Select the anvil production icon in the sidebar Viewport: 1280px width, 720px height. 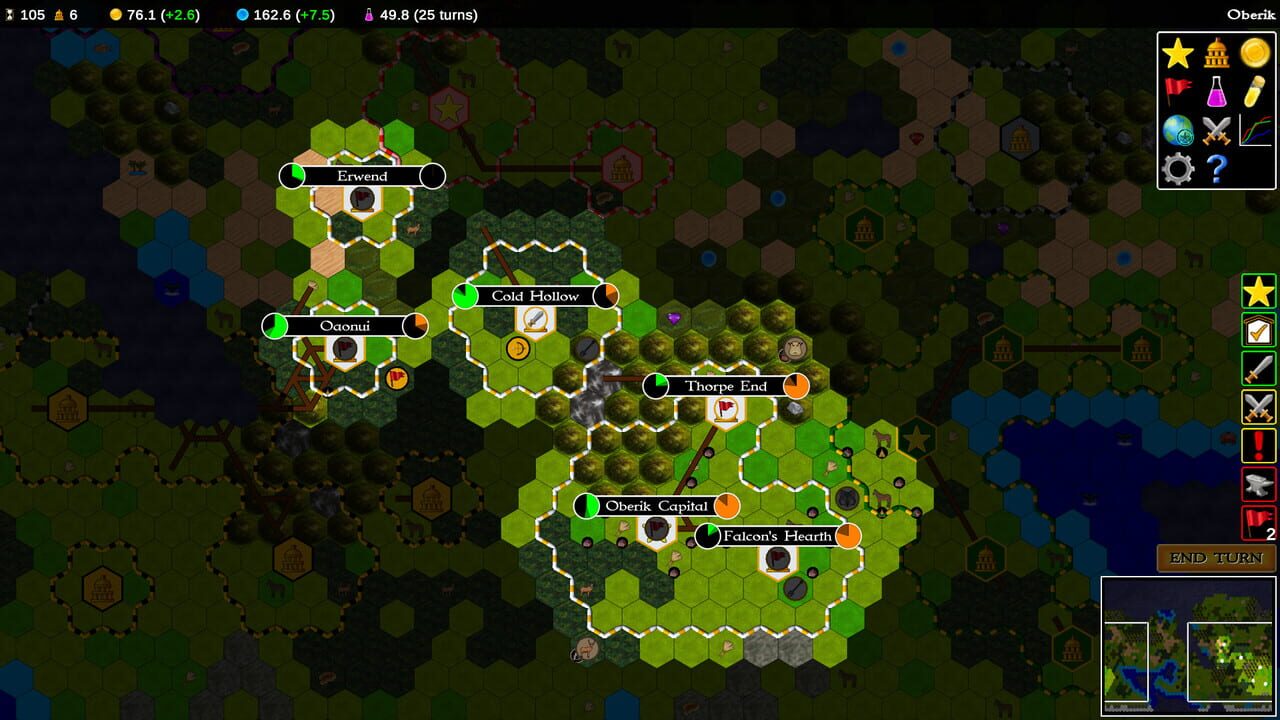click(1258, 484)
